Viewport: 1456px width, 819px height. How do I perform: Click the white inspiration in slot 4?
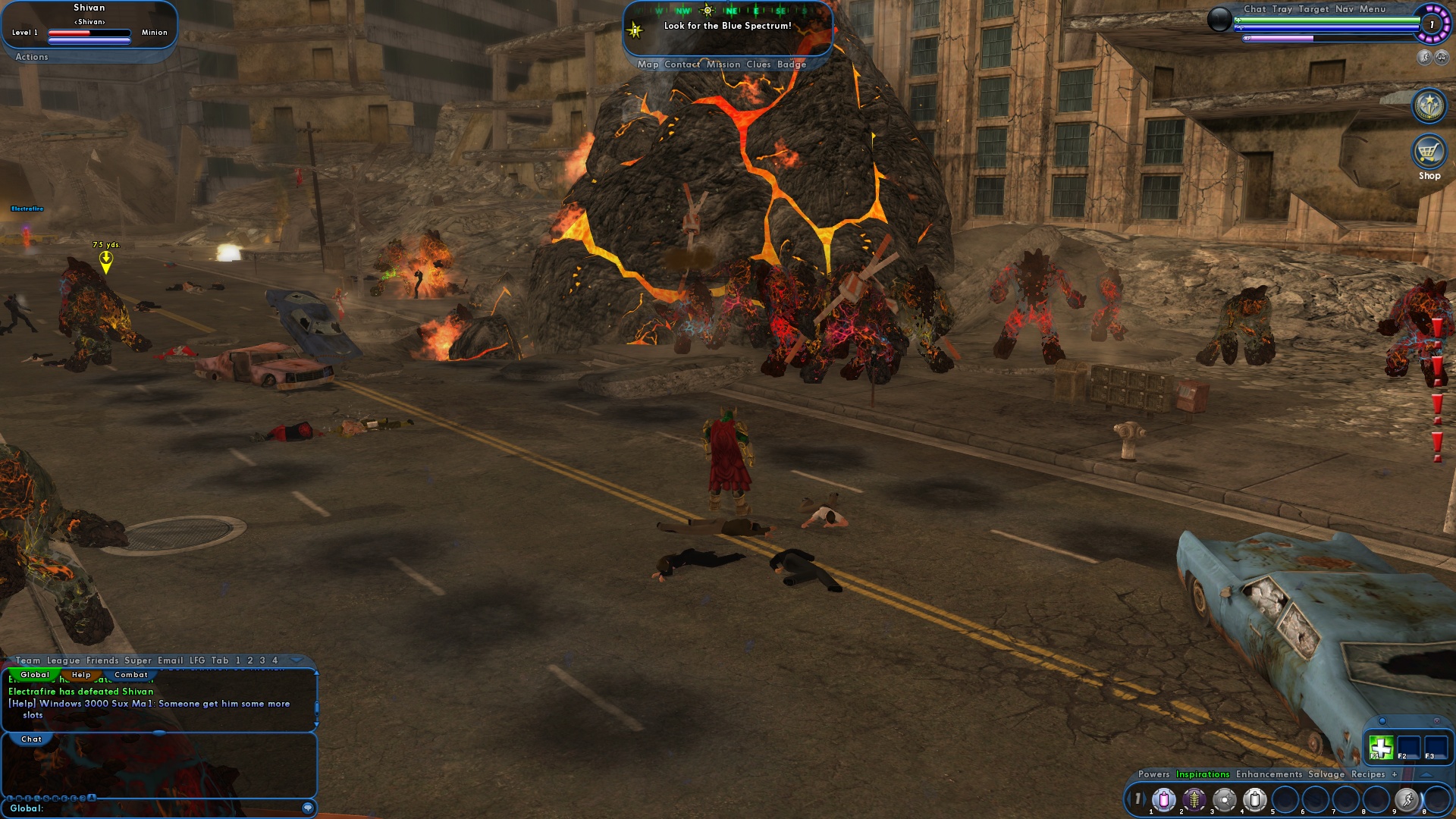pyautogui.click(x=1254, y=800)
